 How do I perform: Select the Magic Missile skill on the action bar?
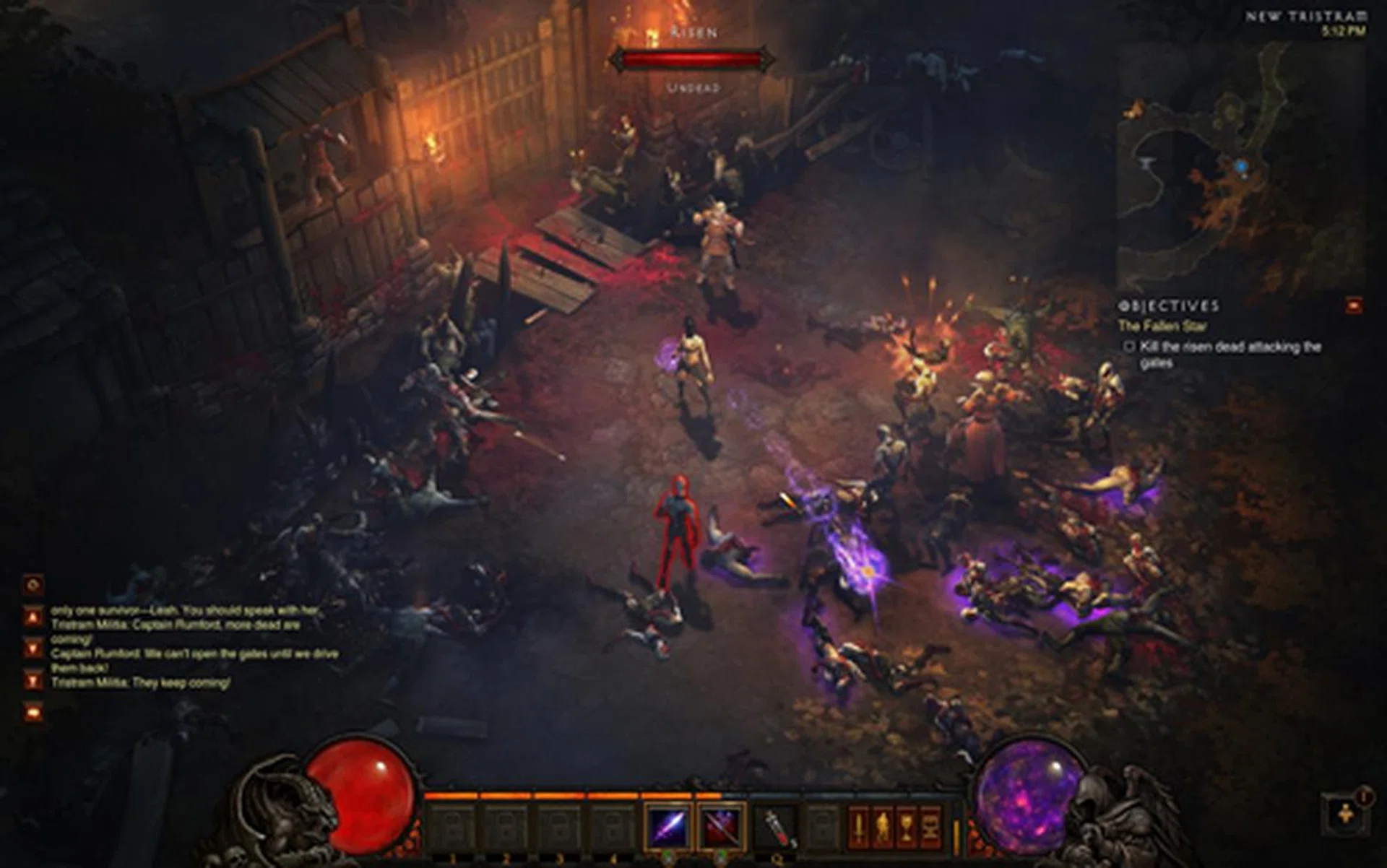[666, 825]
